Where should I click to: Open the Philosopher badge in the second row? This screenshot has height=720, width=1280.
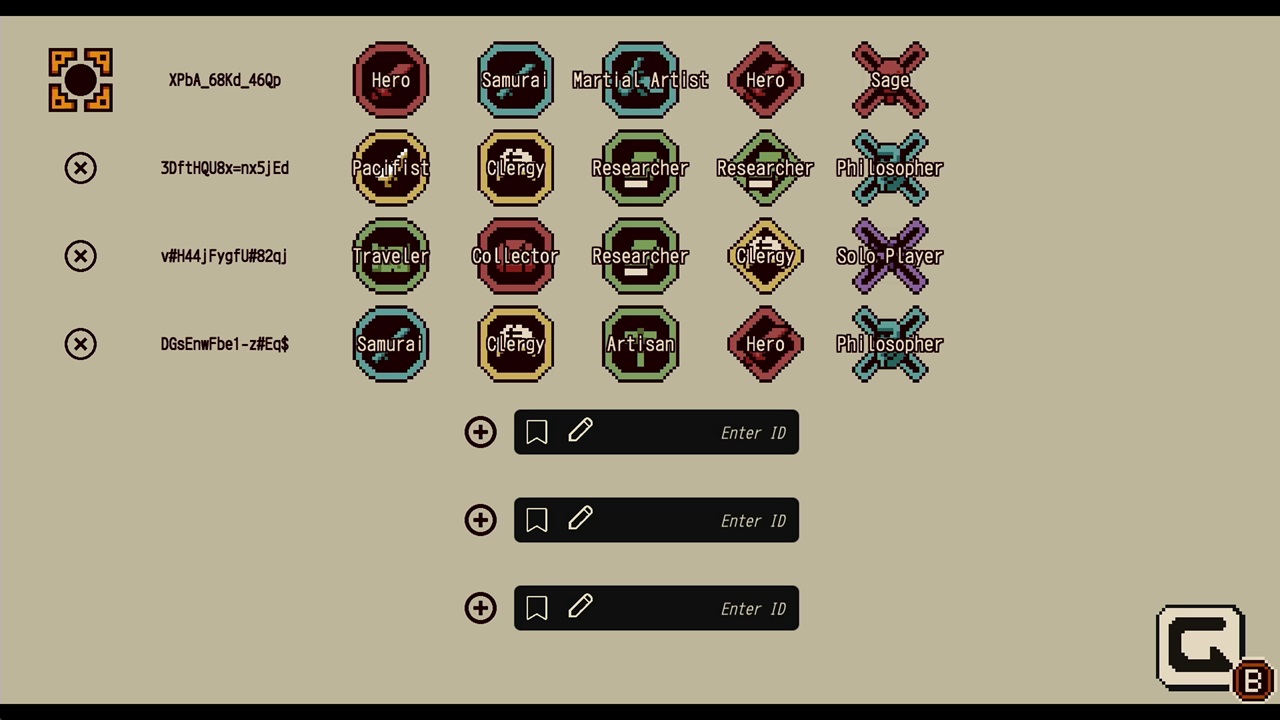pyautogui.click(x=890, y=168)
